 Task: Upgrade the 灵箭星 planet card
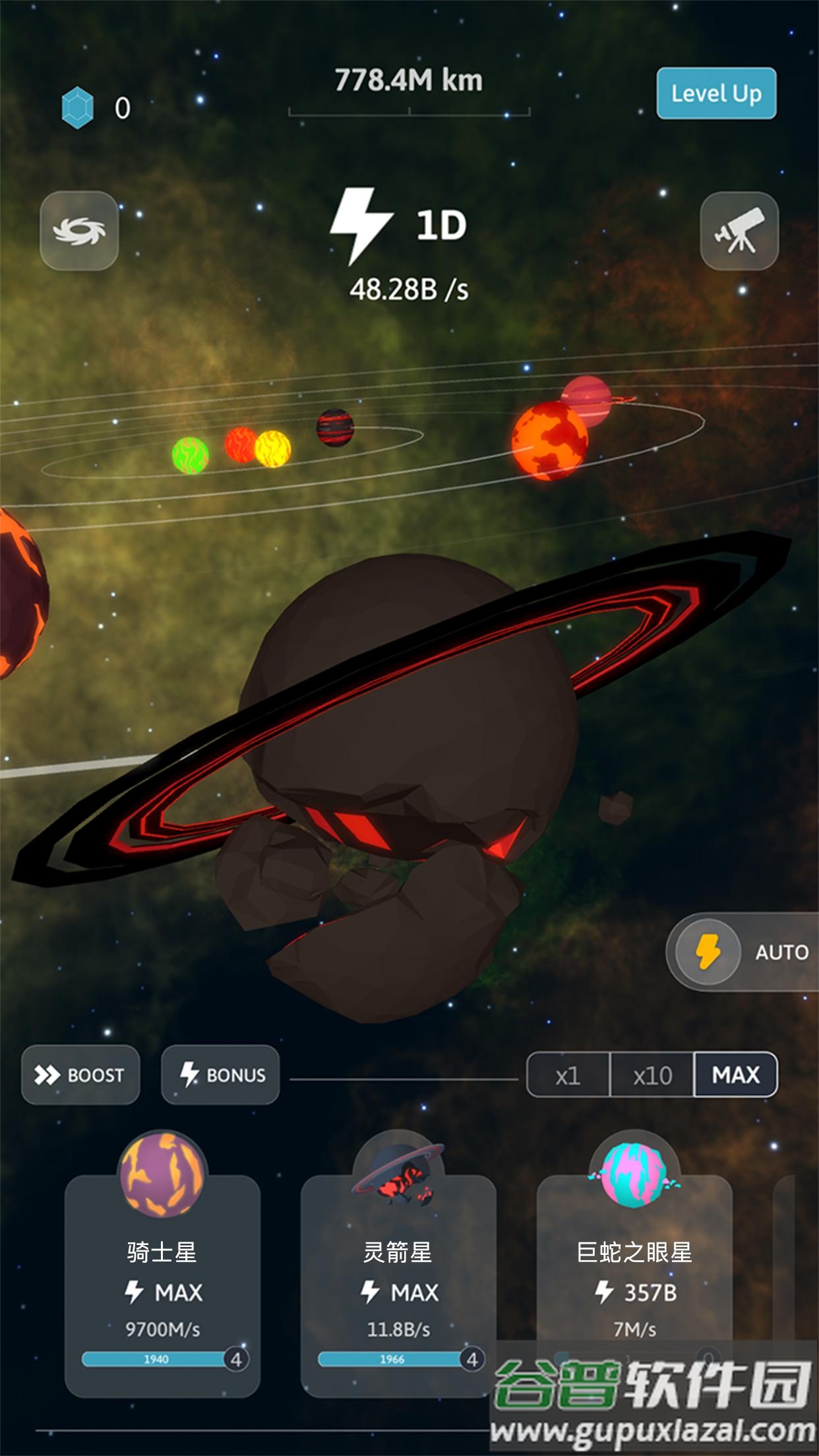click(x=398, y=1279)
